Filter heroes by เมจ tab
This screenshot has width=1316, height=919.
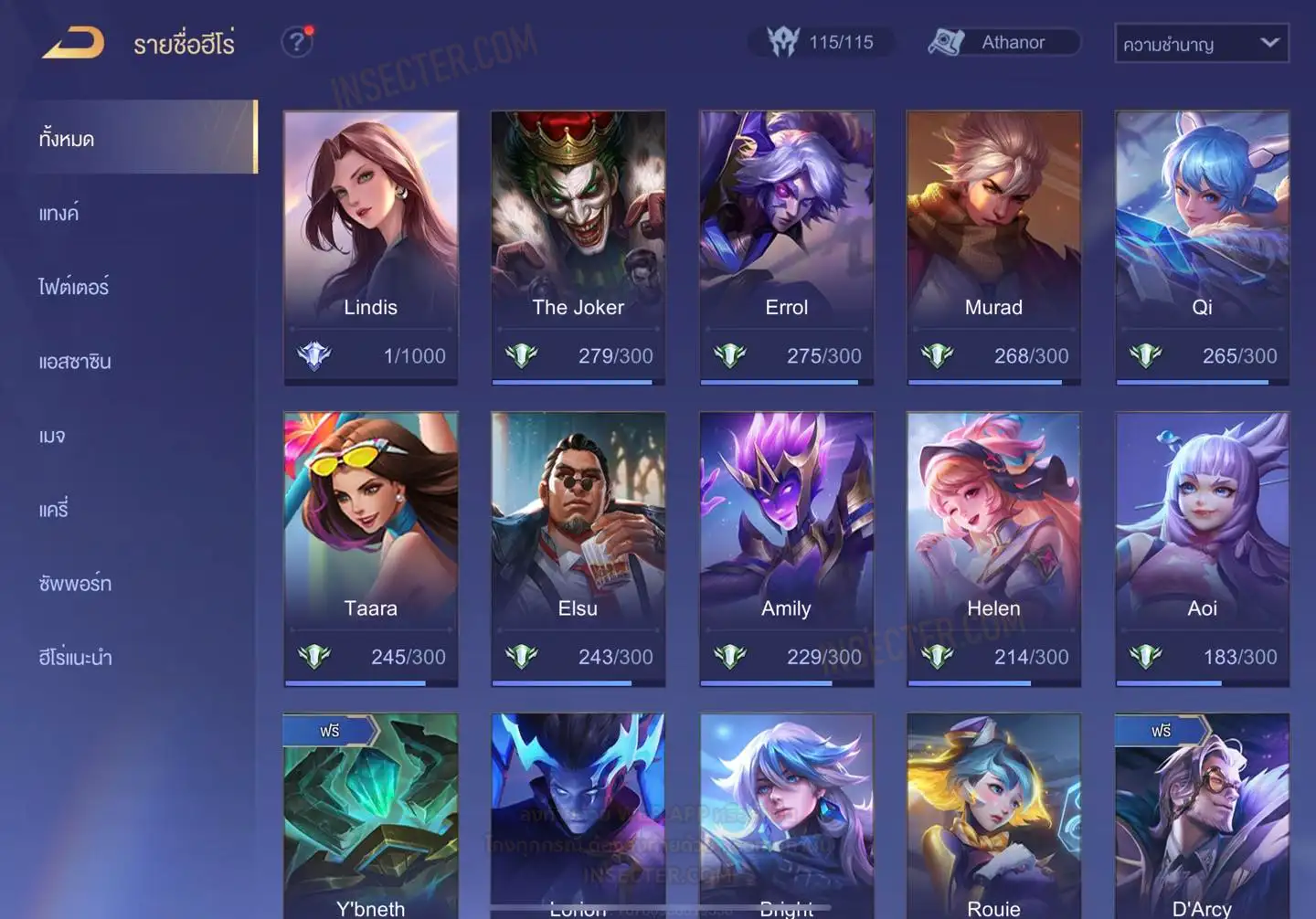(52, 436)
